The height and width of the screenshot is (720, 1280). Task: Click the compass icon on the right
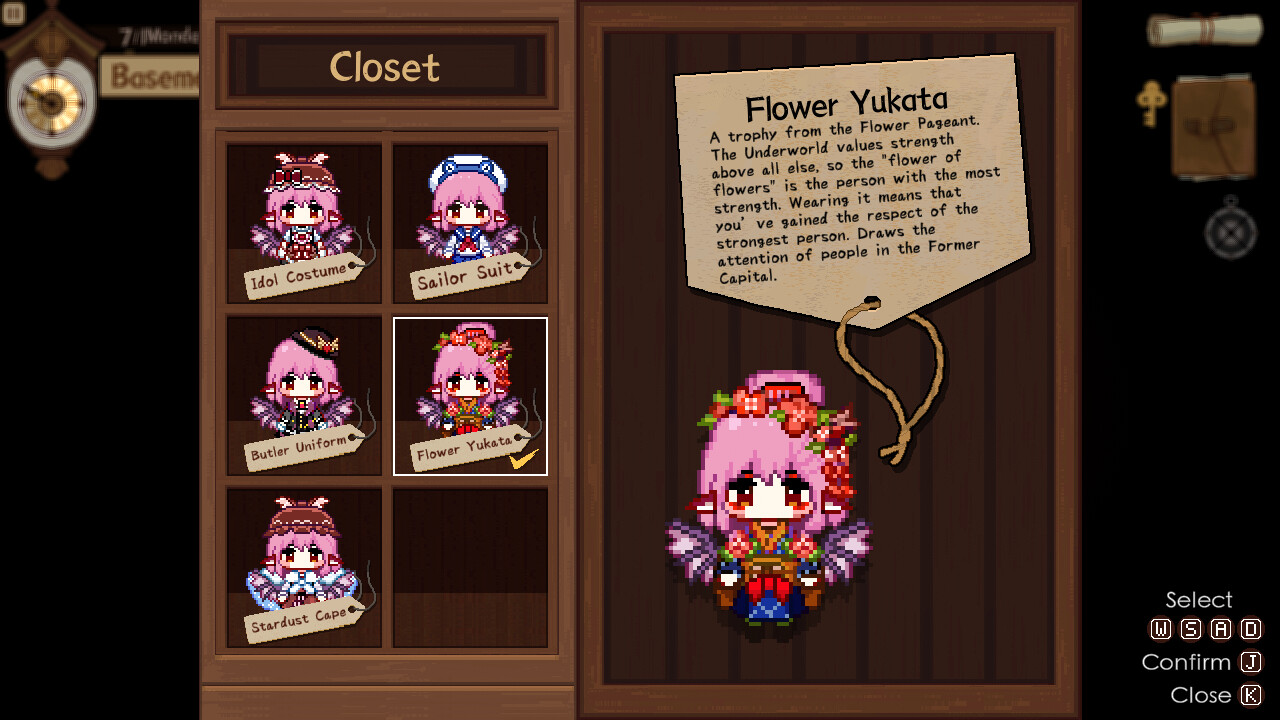click(x=1232, y=232)
